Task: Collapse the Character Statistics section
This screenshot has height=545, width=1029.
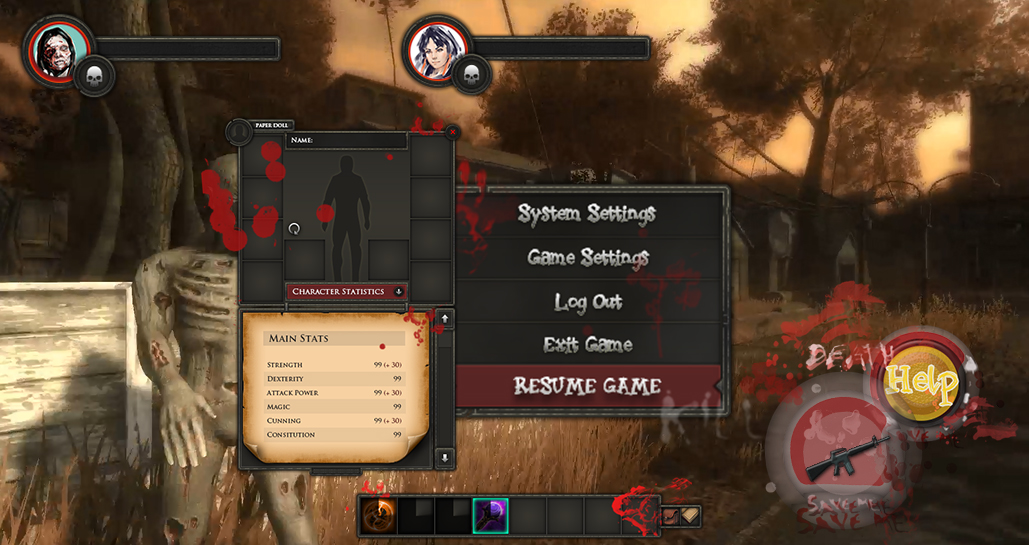Action: point(399,292)
